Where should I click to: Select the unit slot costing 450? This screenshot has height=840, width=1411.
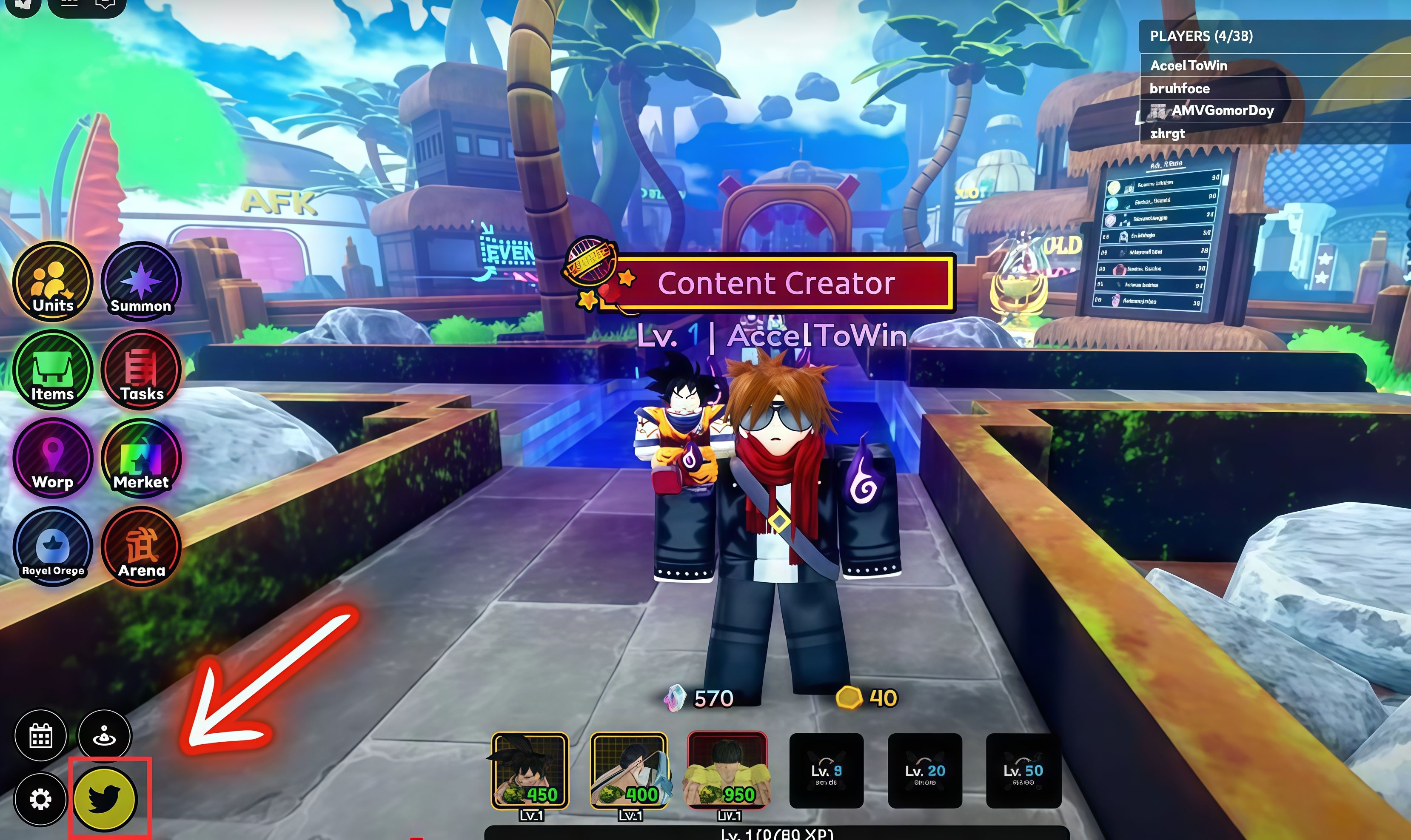point(530,770)
